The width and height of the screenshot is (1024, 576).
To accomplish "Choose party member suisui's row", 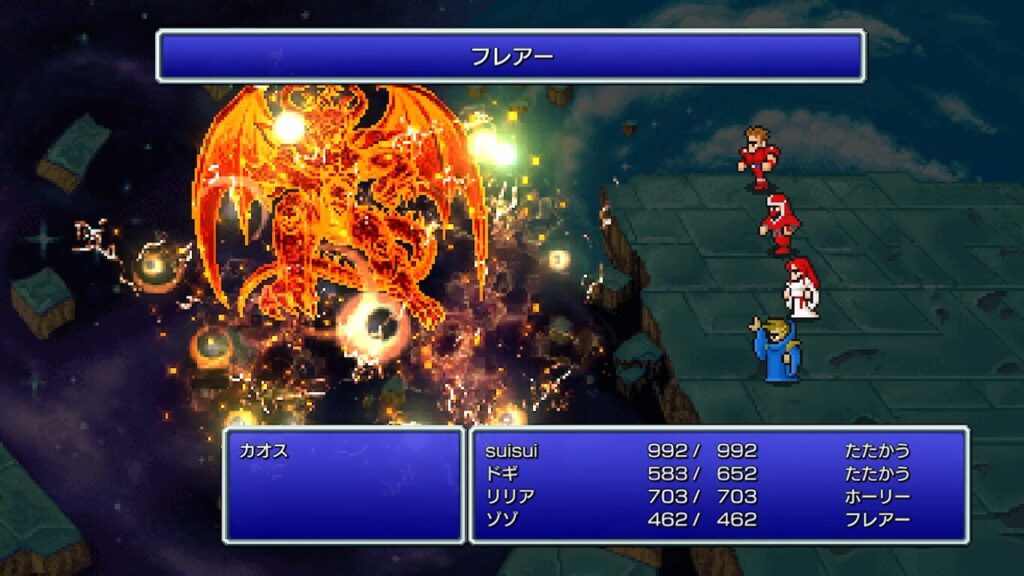I will (510, 451).
